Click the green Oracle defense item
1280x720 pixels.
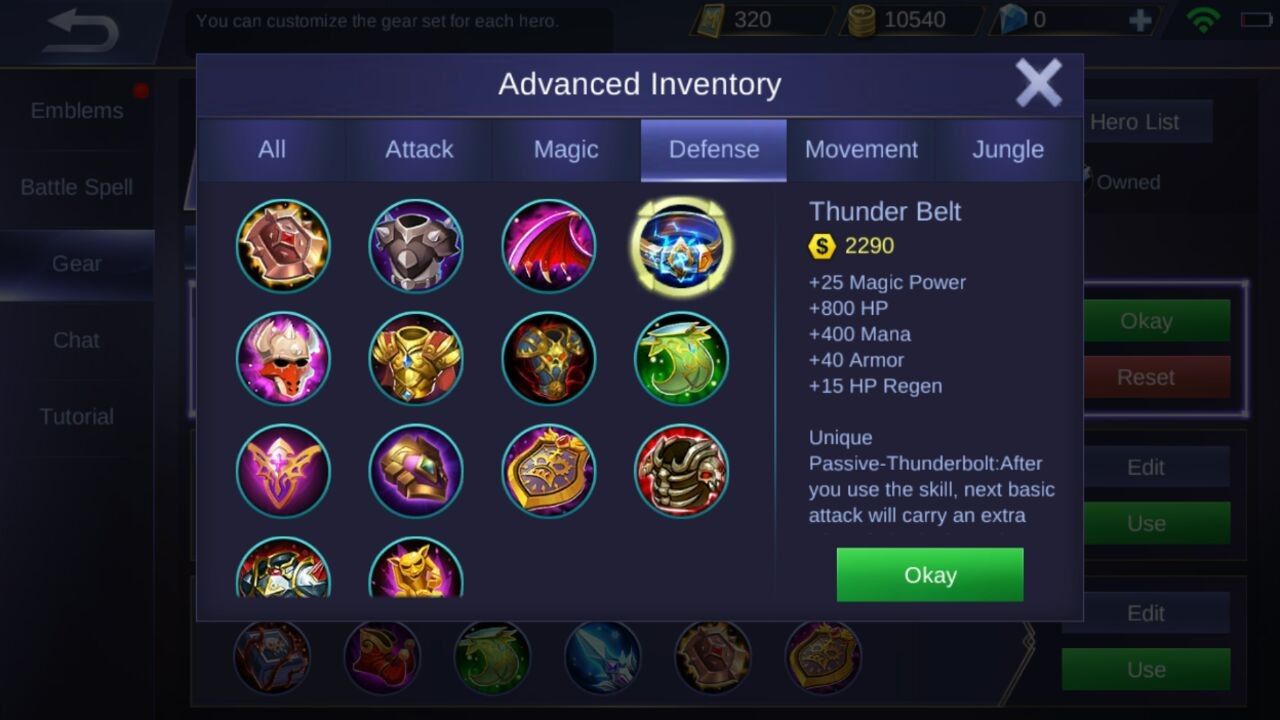click(x=681, y=359)
